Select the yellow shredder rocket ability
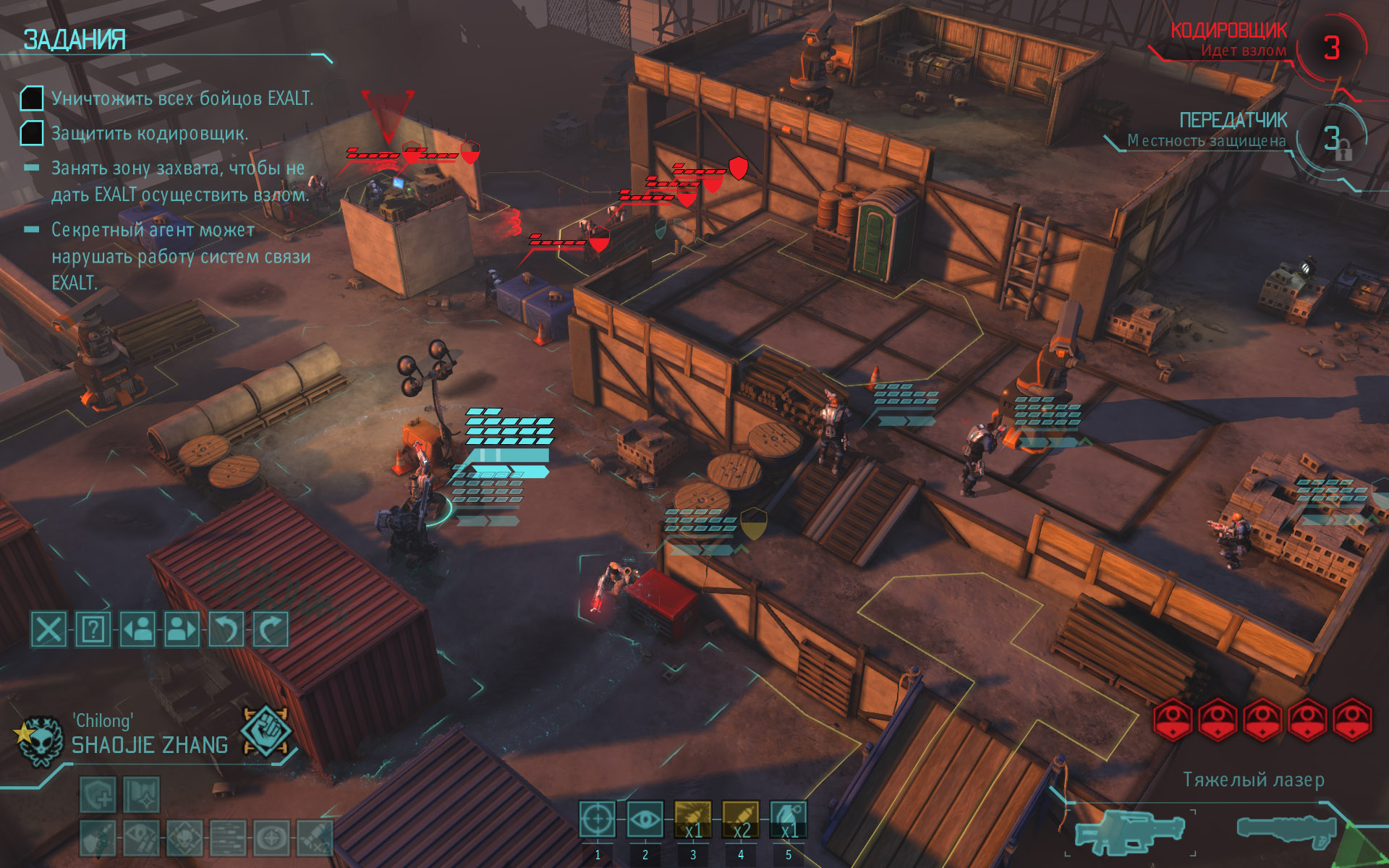The image size is (1389, 868). [x=693, y=820]
